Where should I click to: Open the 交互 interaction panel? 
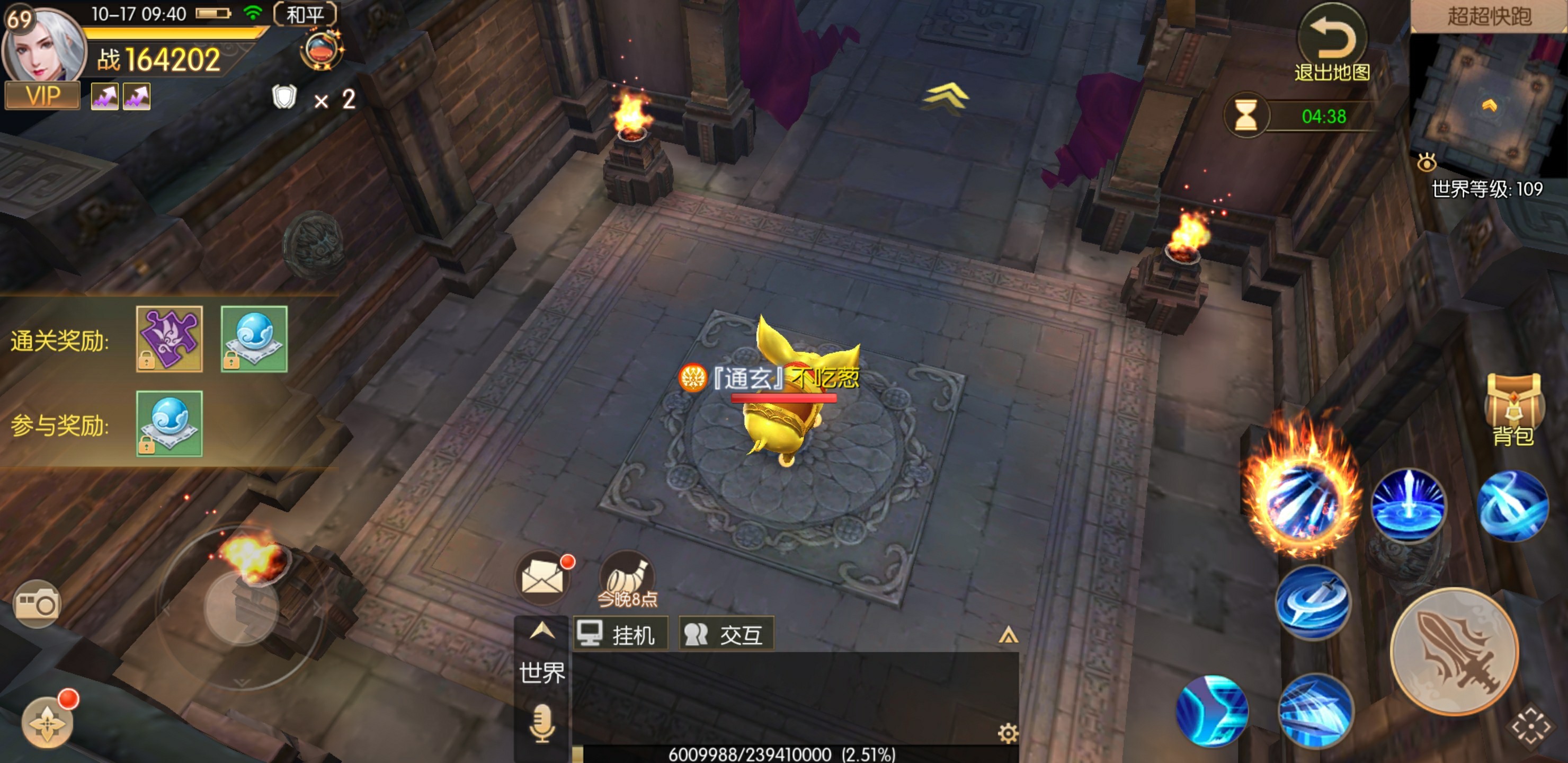pos(726,634)
